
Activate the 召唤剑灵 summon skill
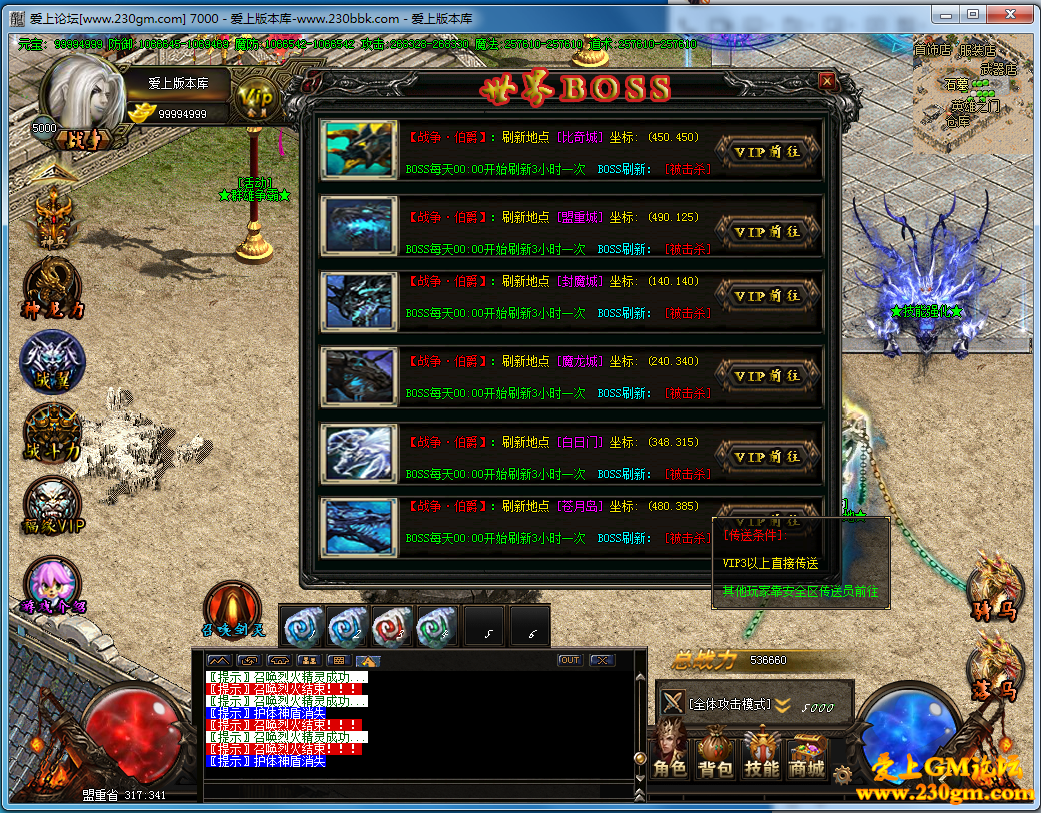(x=233, y=610)
